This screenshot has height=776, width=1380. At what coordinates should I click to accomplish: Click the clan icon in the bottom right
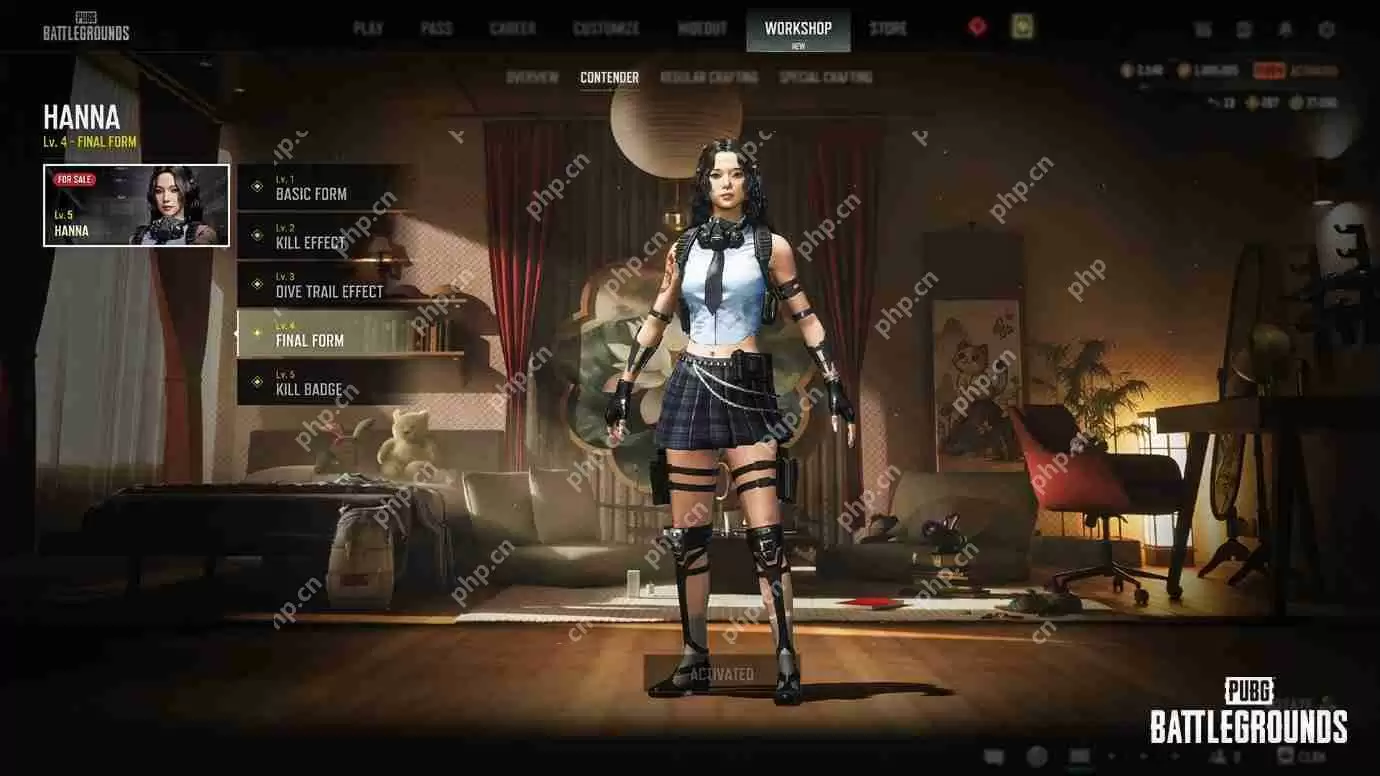[x=1286, y=758]
